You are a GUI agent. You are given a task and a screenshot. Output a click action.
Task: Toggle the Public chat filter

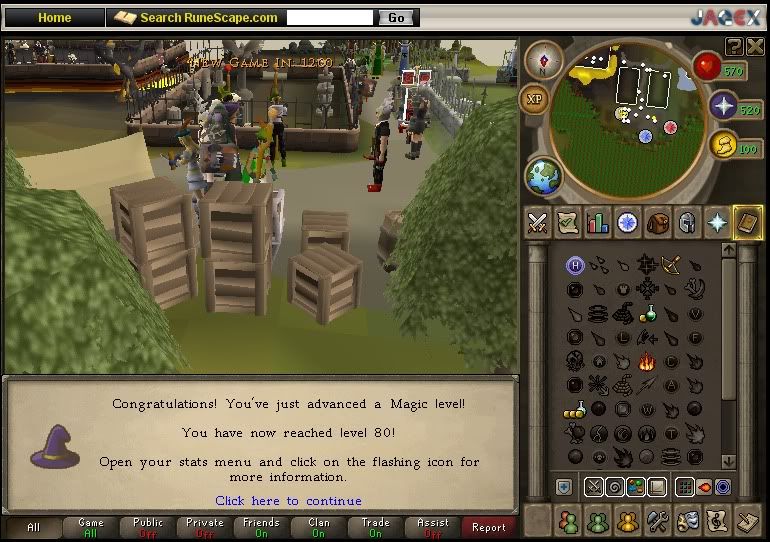click(147, 527)
